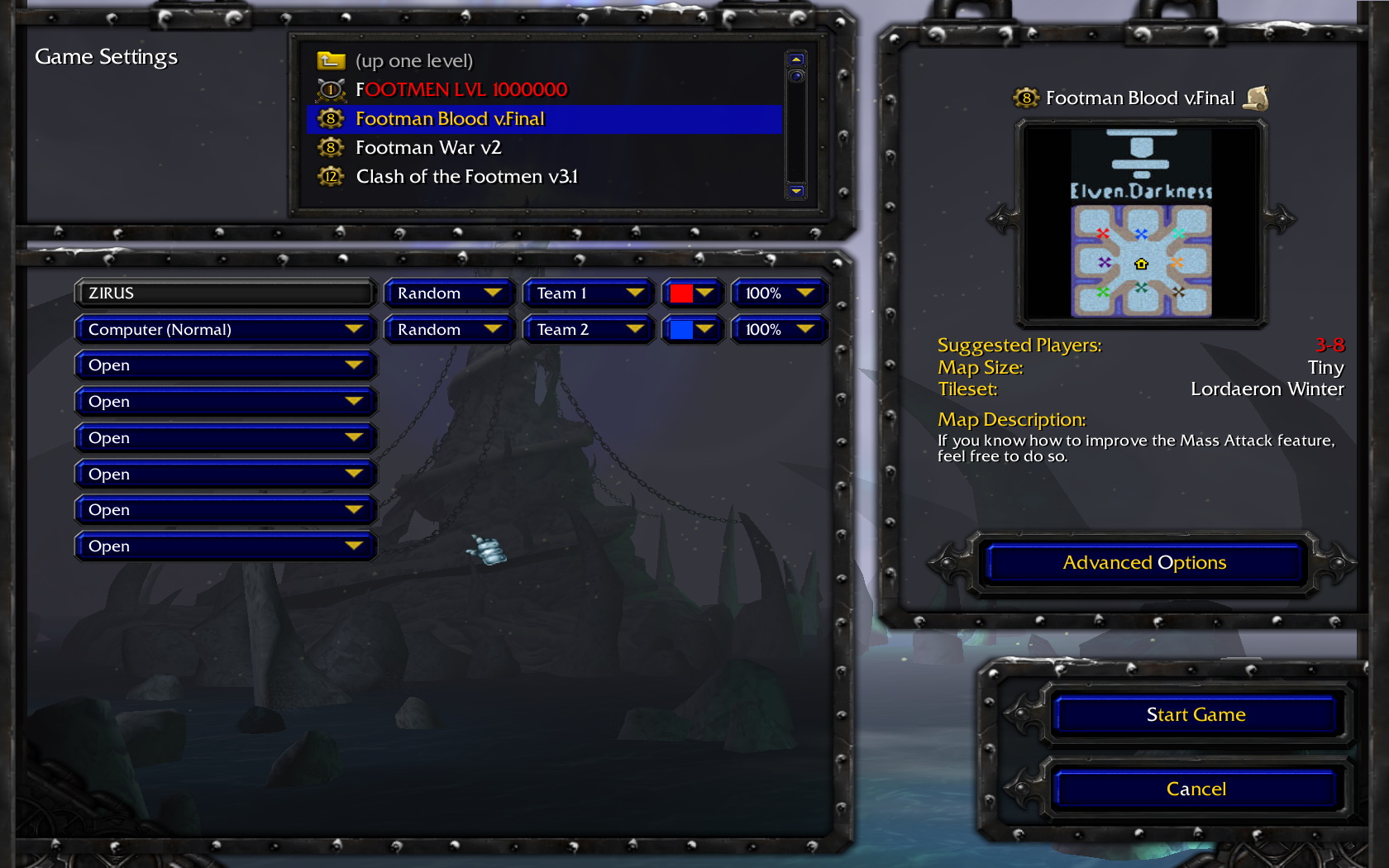The height and width of the screenshot is (868, 1389).
Task: Change ZIRUS's red player color
Action: pos(692,293)
